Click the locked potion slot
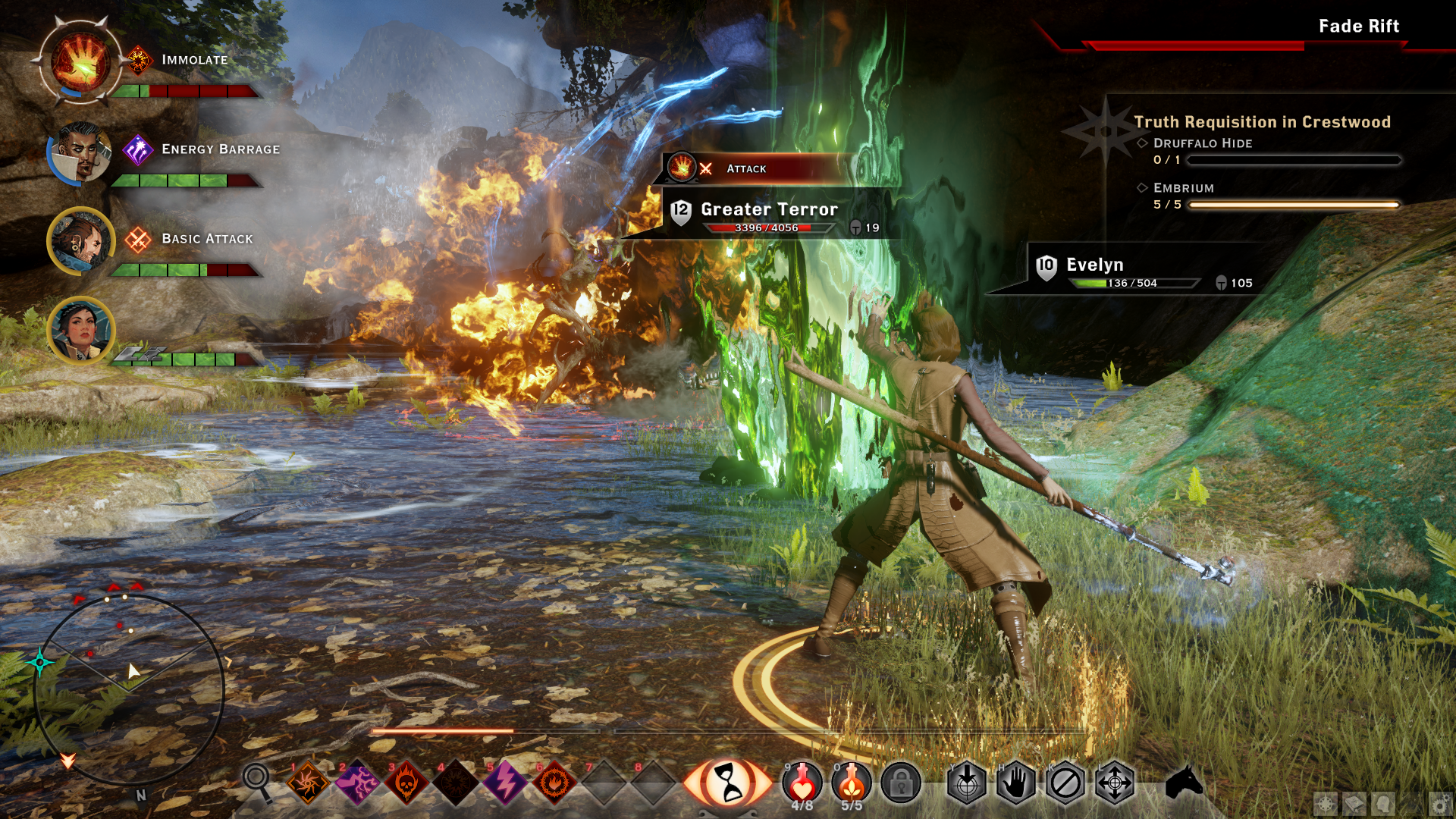 pyautogui.click(x=901, y=783)
